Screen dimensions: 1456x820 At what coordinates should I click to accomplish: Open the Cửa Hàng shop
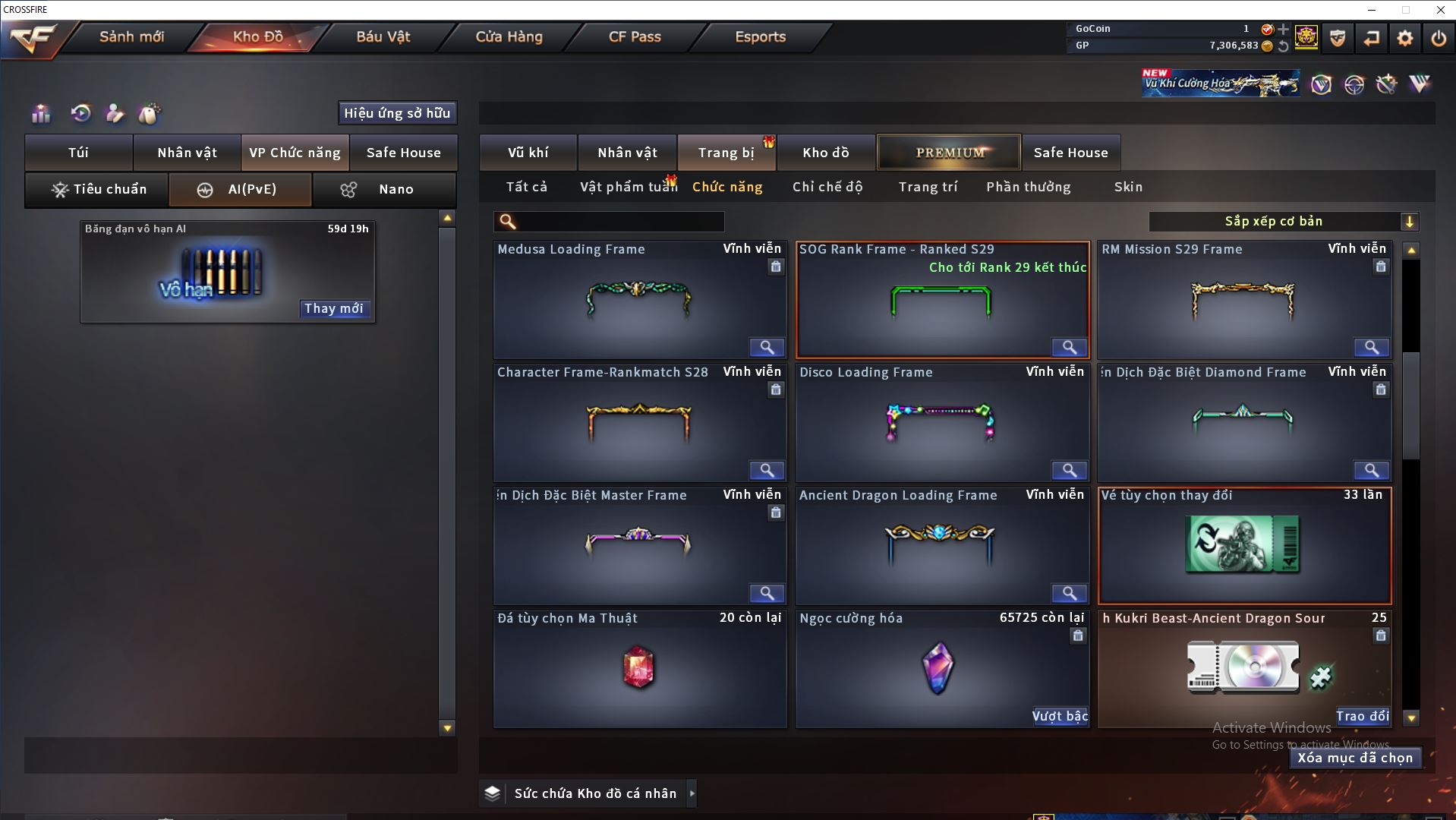(x=509, y=36)
